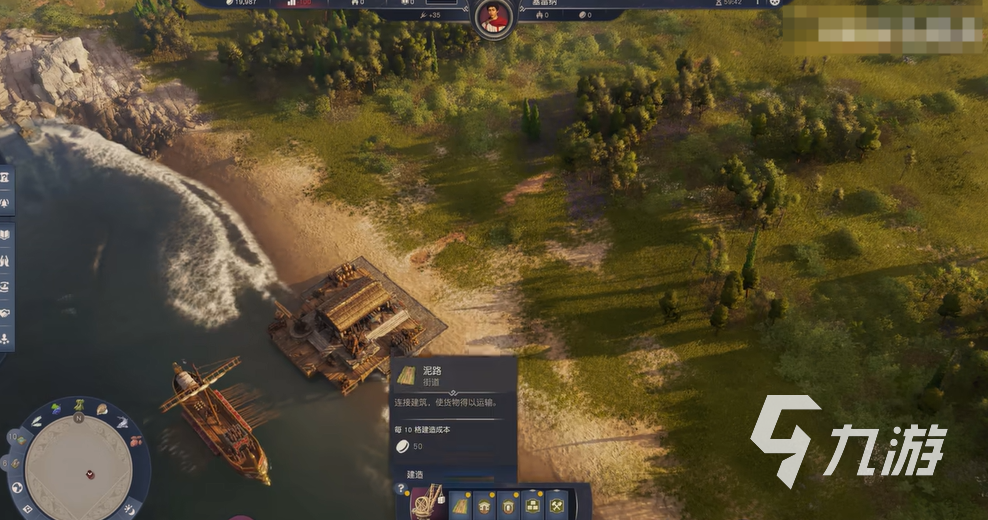Image resolution: width=988 pixels, height=520 pixels.
Task: Open the book icon in side menu
Action: [6, 234]
